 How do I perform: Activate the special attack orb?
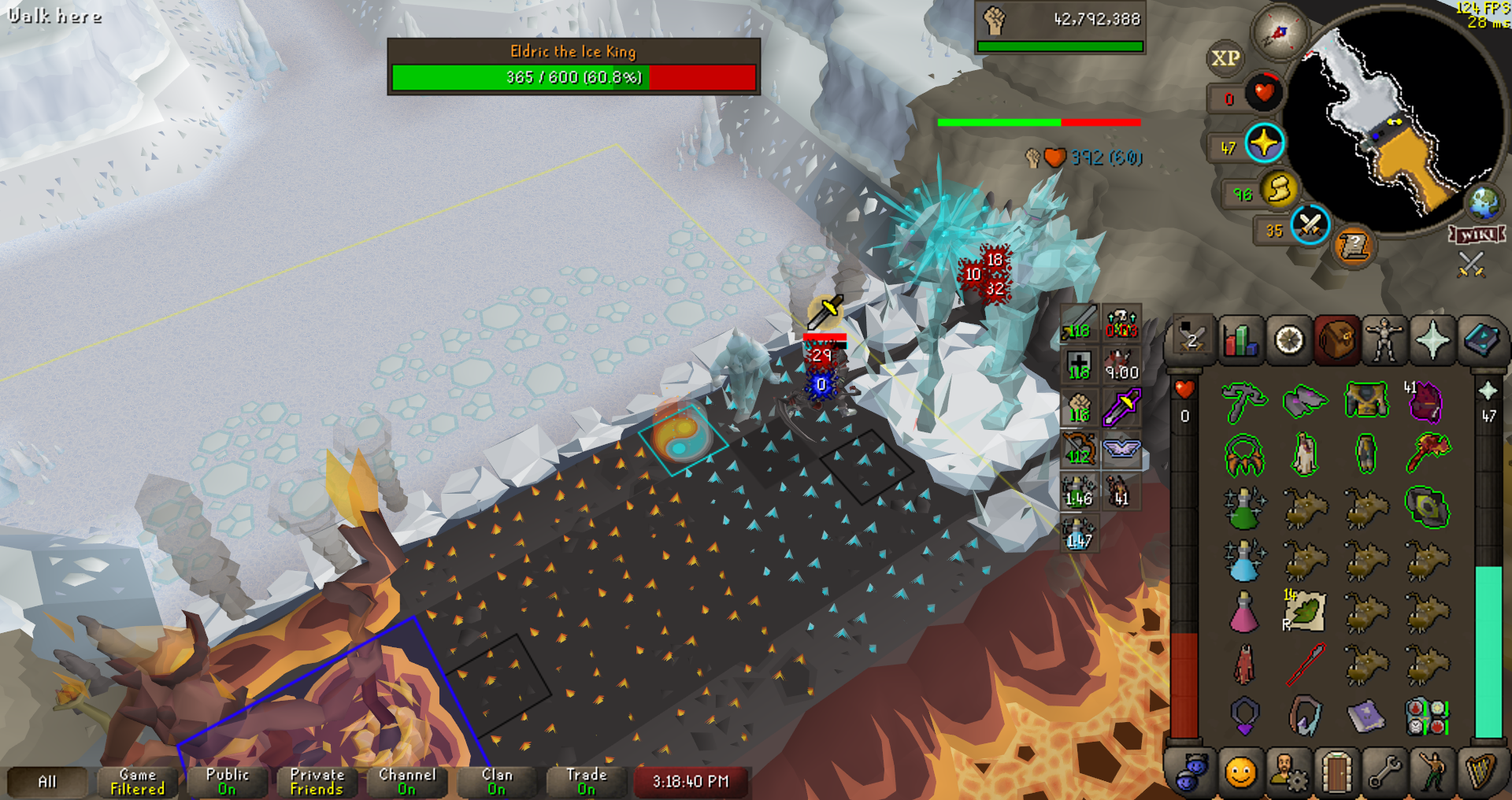[x=1310, y=225]
